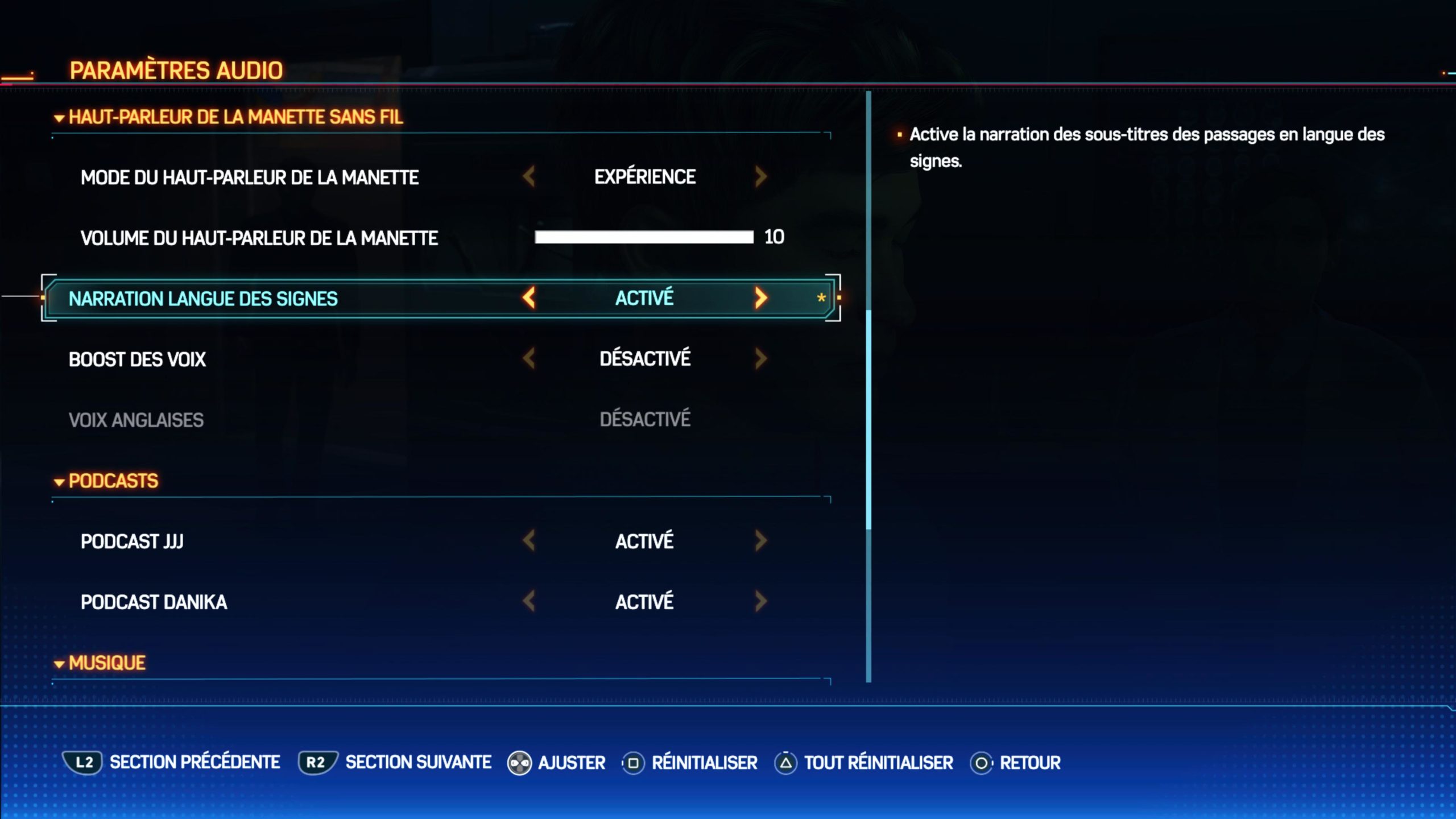1456x819 pixels.
Task: Click the settings list vertical scrollbar
Action: click(x=868, y=420)
